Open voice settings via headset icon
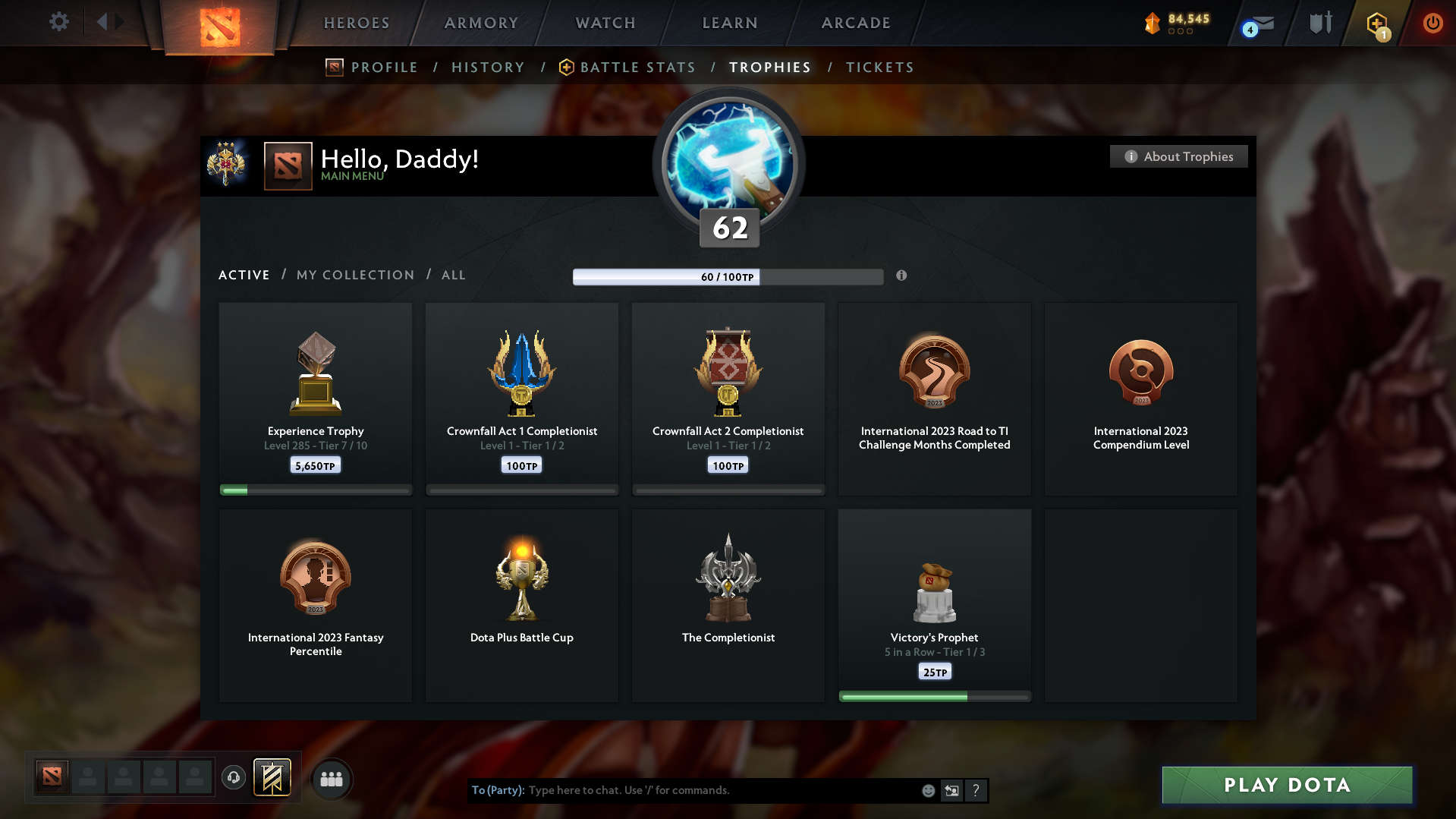 234,778
